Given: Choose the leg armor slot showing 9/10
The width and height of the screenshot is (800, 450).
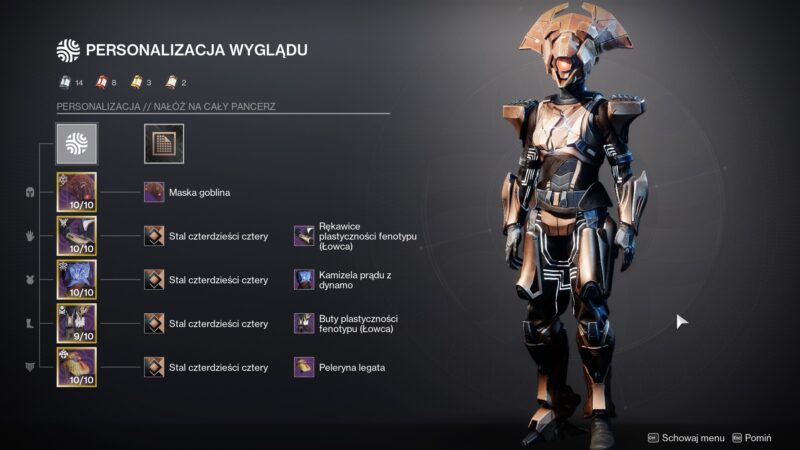Looking at the screenshot, I should click(76, 323).
